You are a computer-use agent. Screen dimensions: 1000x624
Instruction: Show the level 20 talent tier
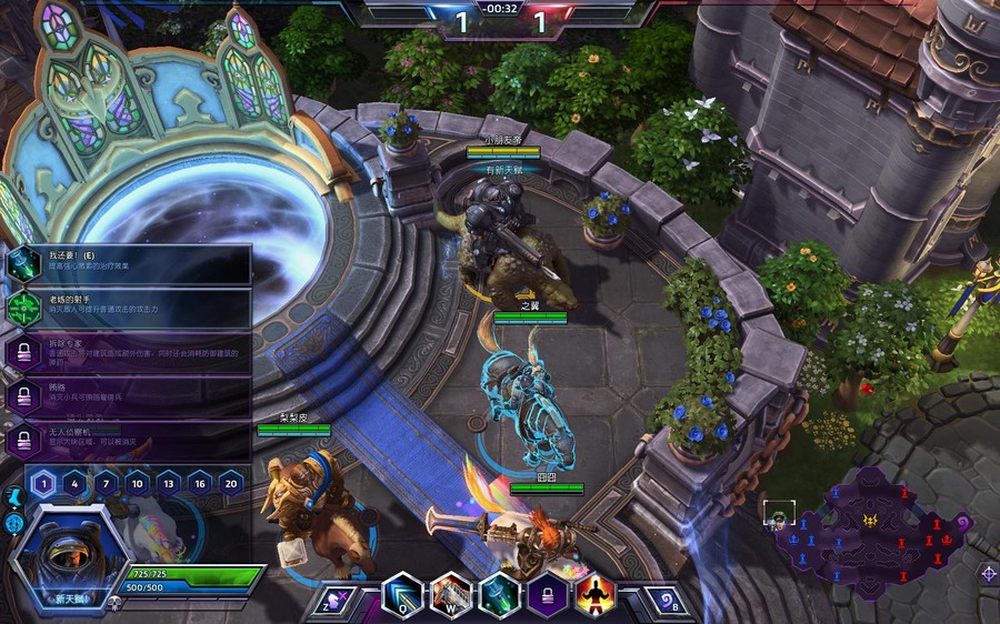[232, 485]
